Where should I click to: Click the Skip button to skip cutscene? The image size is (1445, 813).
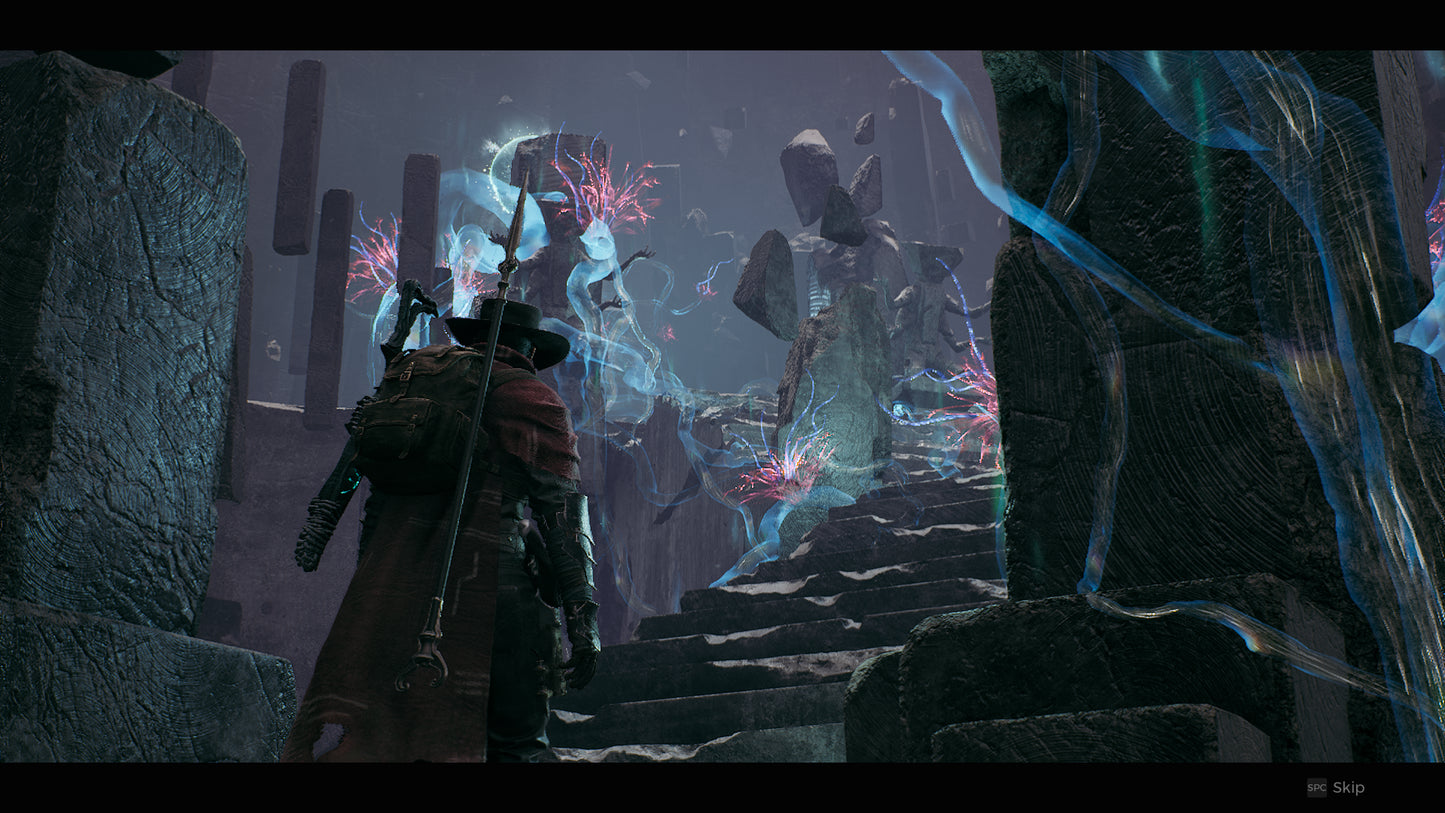coord(1346,787)
